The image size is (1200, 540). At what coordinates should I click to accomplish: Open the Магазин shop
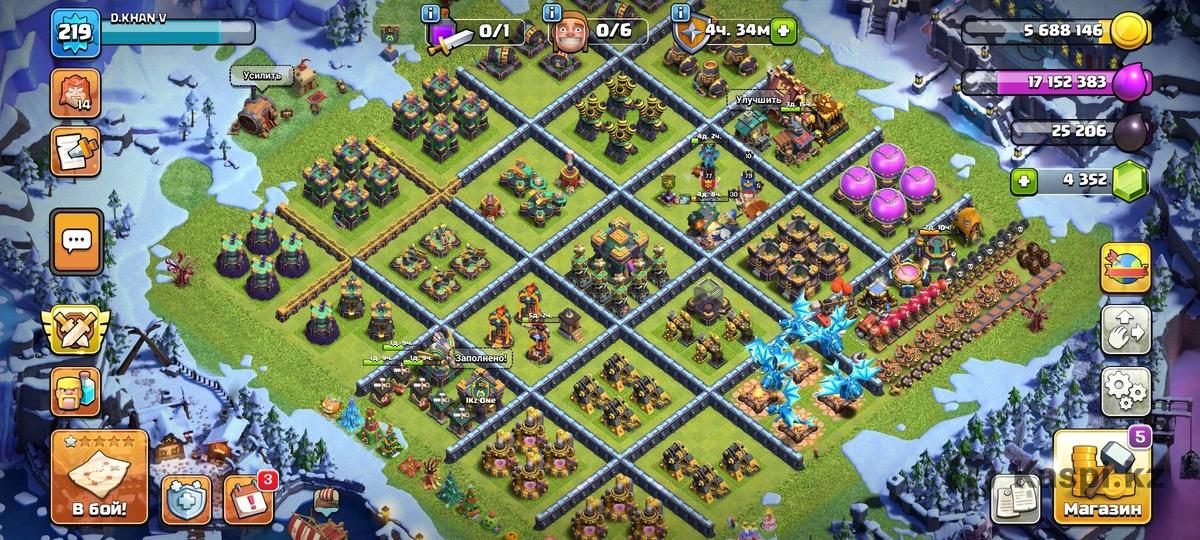point(1101,483)
